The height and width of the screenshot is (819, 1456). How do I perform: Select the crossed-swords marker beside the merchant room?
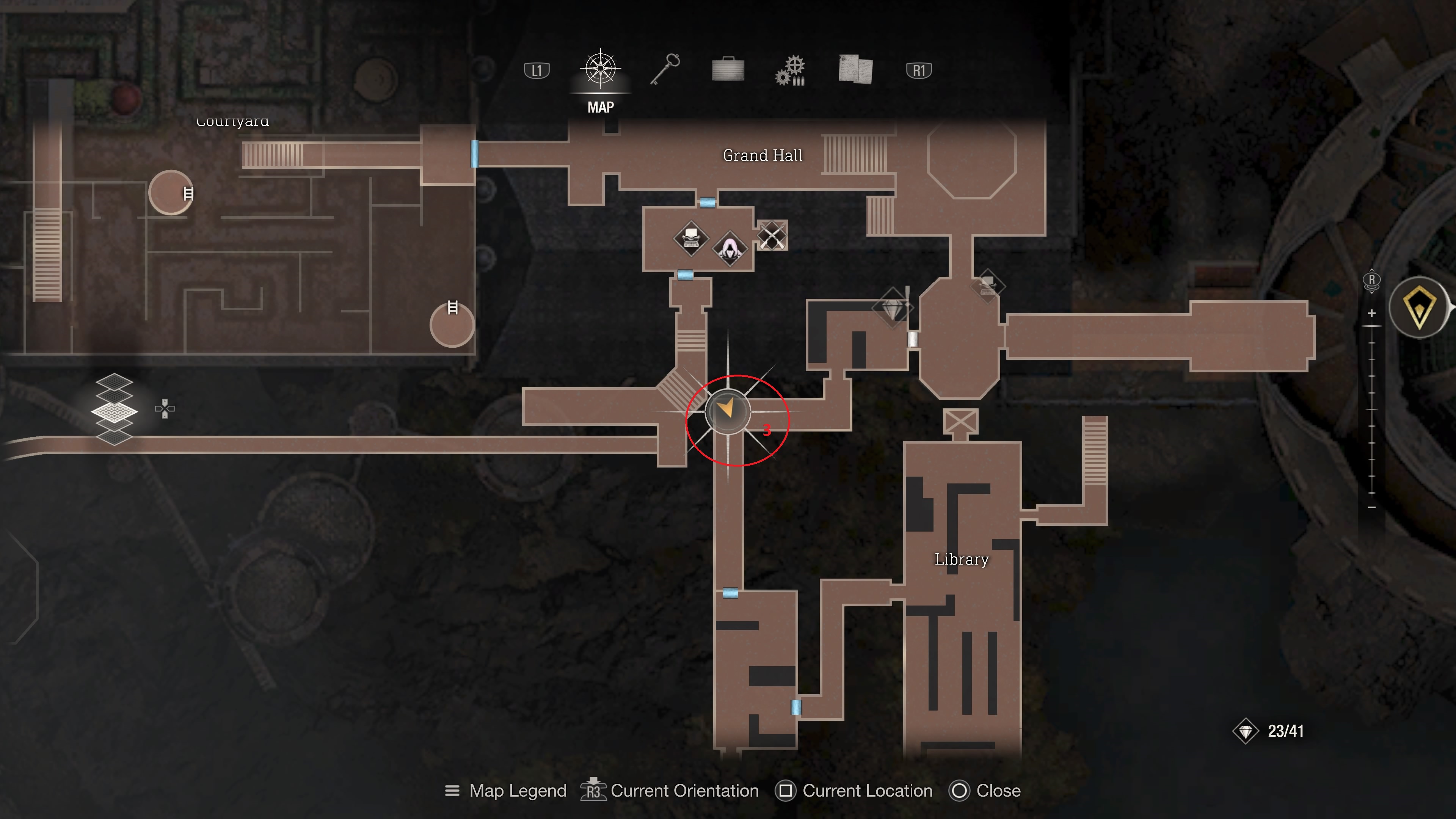[x=772, y=235]
